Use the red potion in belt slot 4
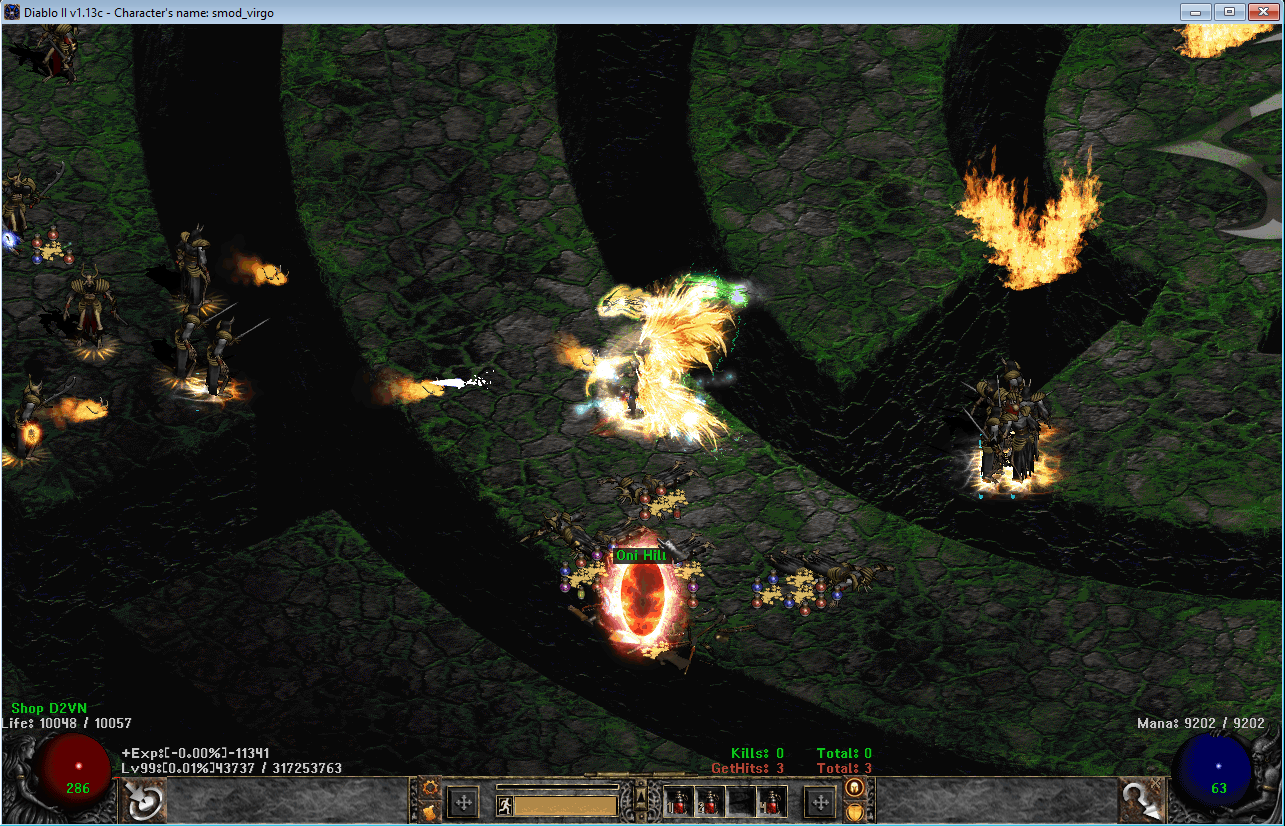Viewport: 1285px width, 826px height. [x=771, y=801]
